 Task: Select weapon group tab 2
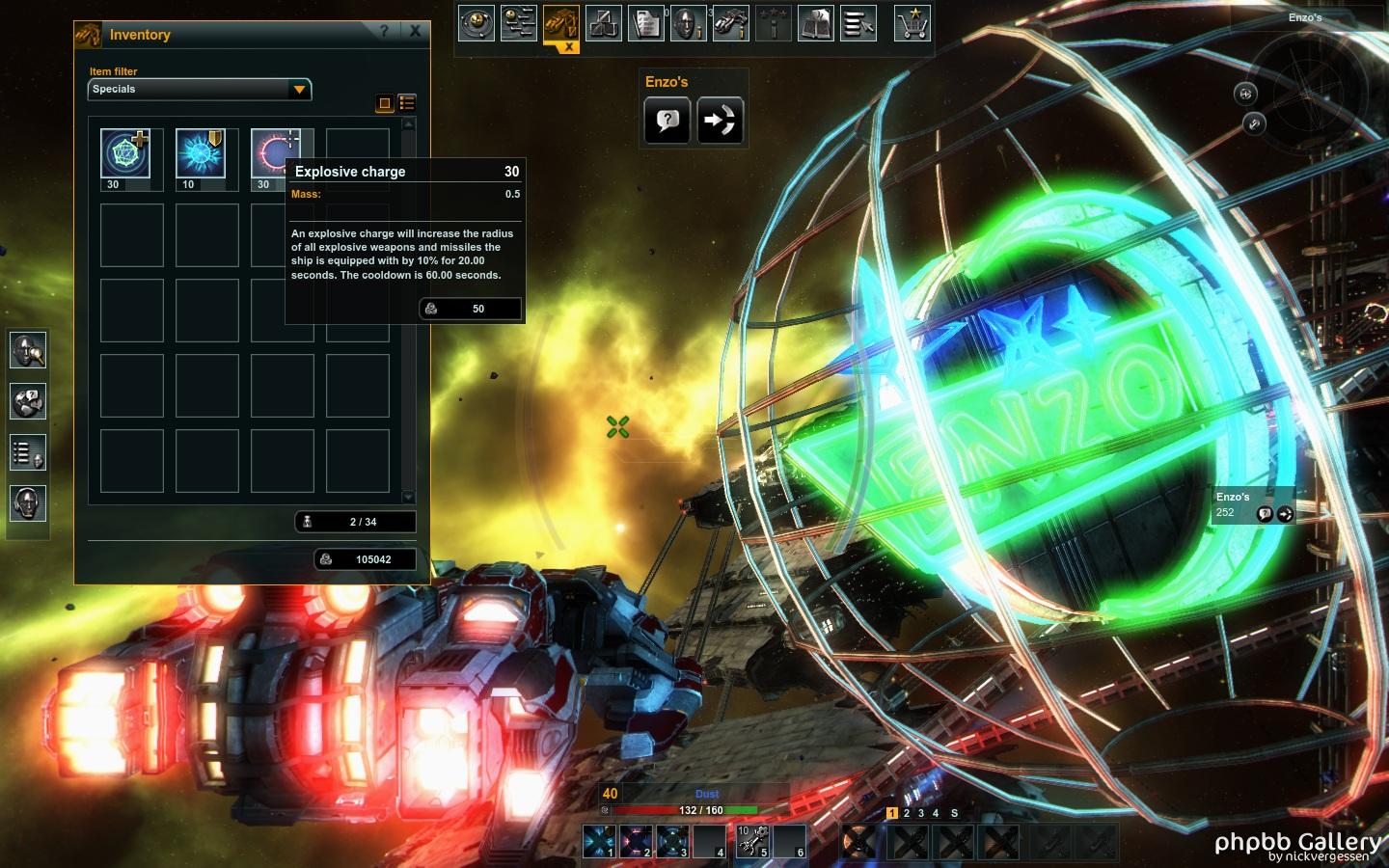coord(907,813)
